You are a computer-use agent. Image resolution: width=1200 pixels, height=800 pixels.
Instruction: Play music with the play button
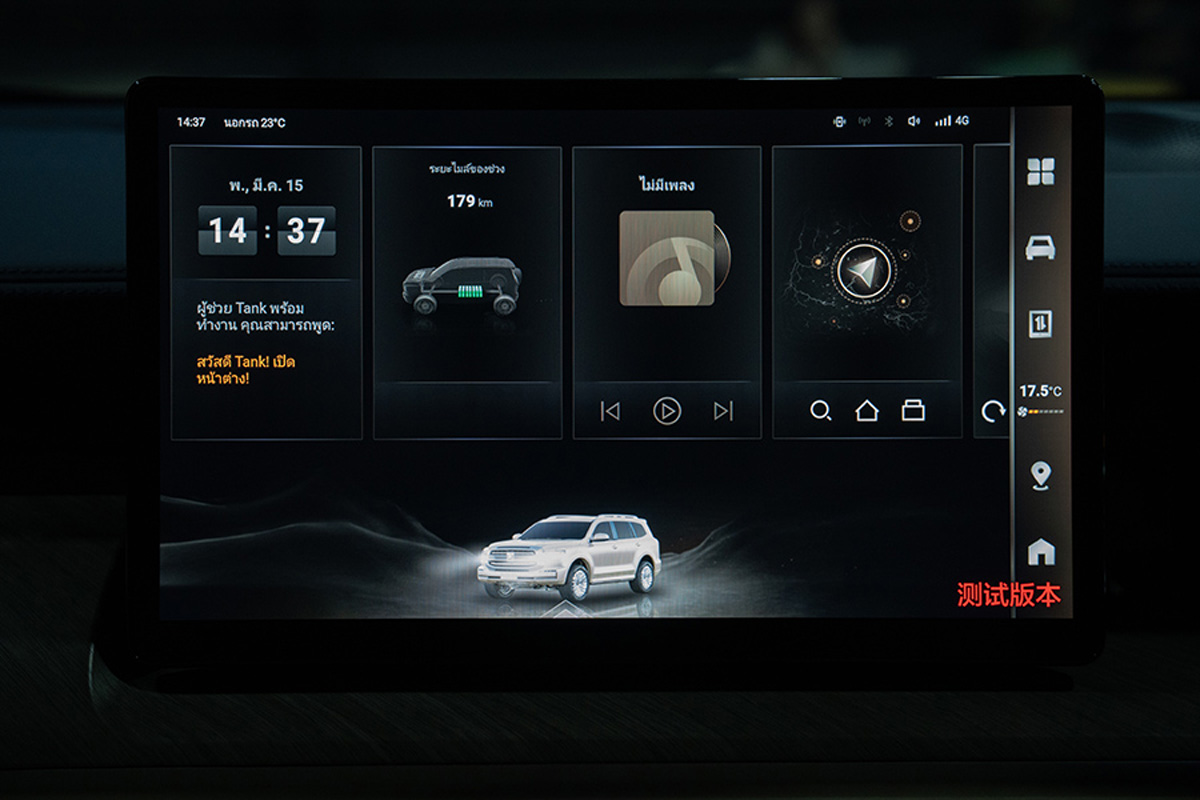(667, 411)
